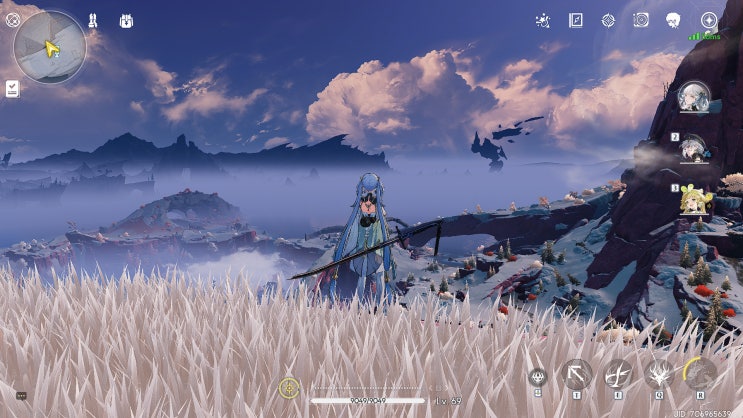The image size is (743, 418).
Task: Open the quest checklist icon
Action: (12, 88)
